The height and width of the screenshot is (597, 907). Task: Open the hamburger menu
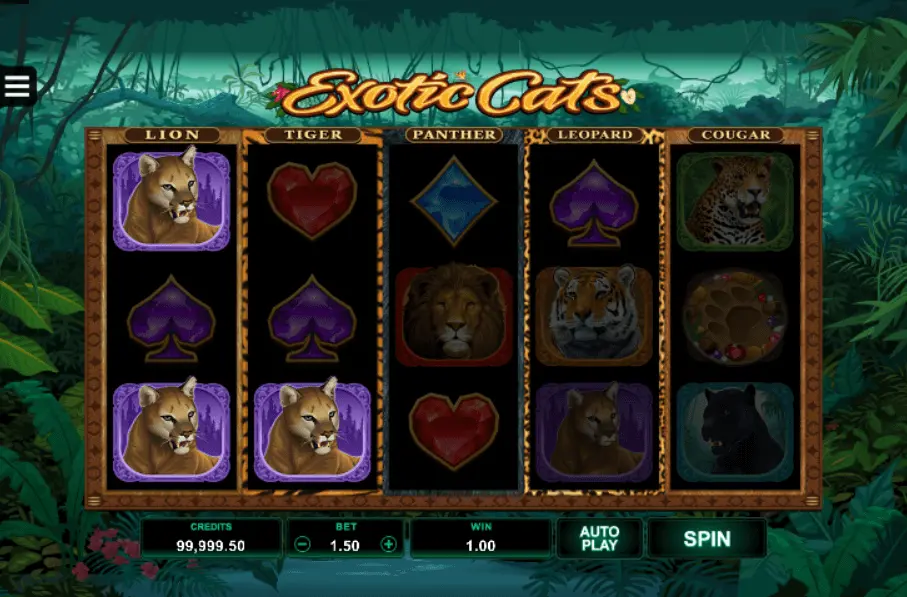pyautogui.click(x=17, y=87)
